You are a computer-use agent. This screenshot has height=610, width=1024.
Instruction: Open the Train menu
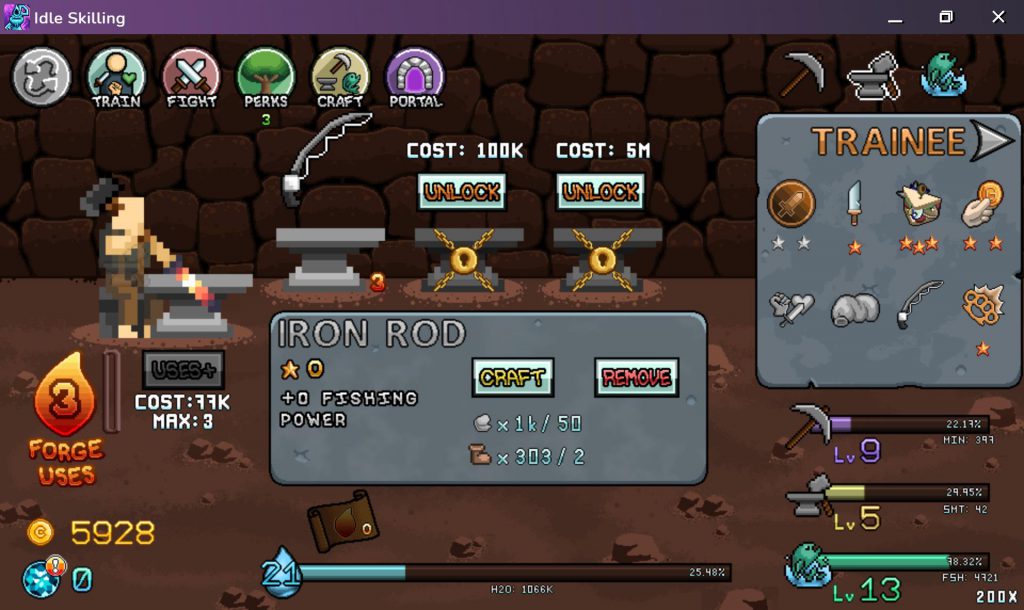[x=116, y=77]
